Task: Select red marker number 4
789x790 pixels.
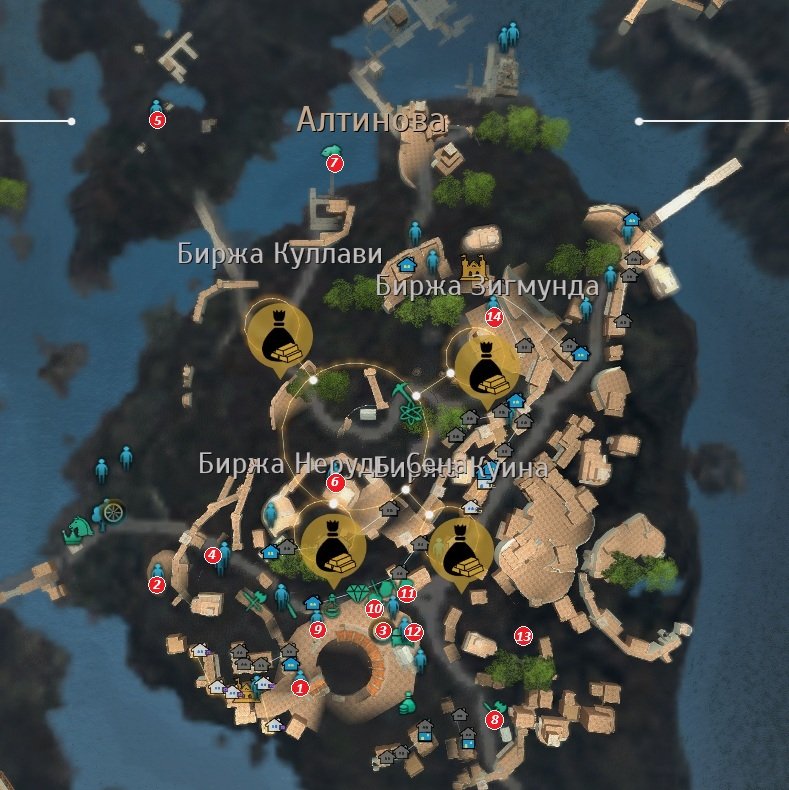Action: pos(212,555)
